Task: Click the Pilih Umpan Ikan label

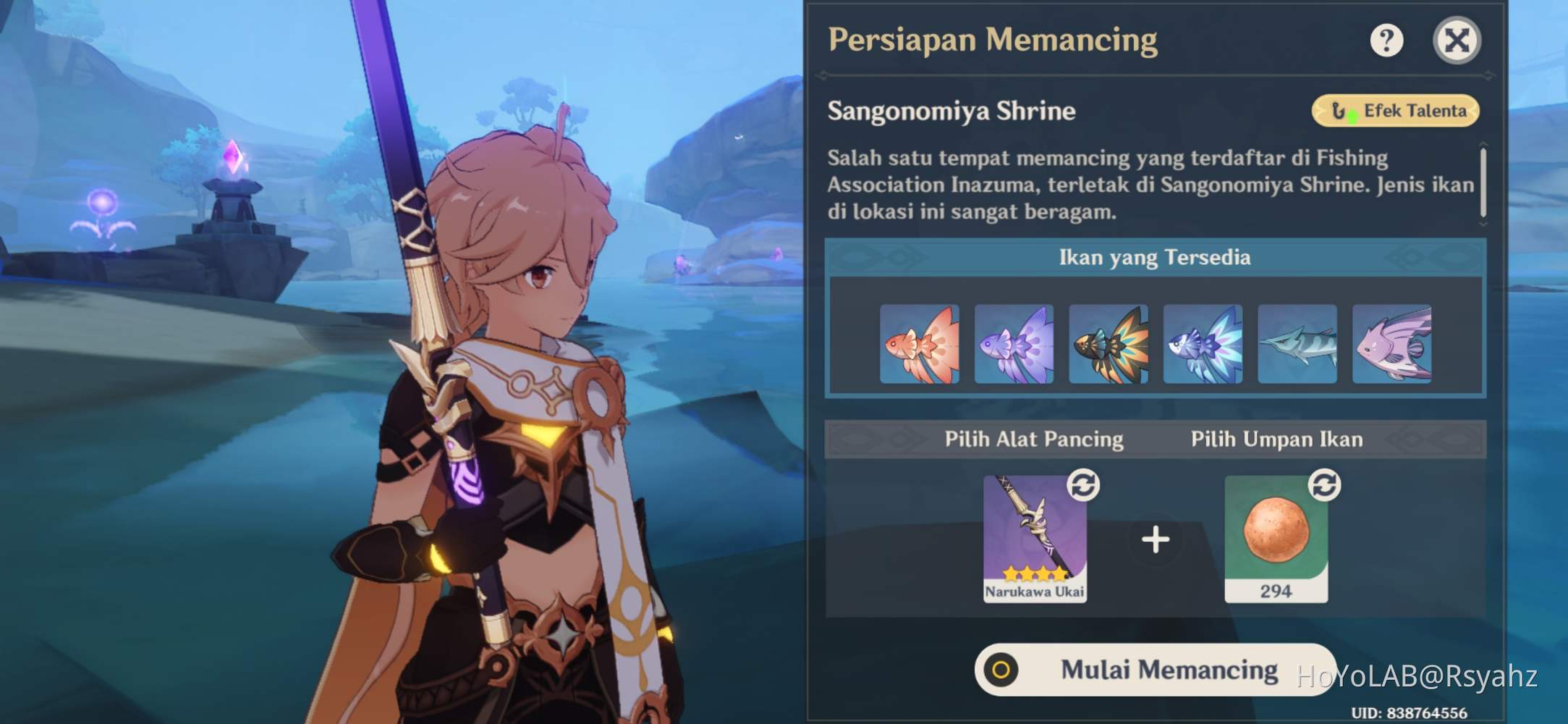Action: [1279, 439]
